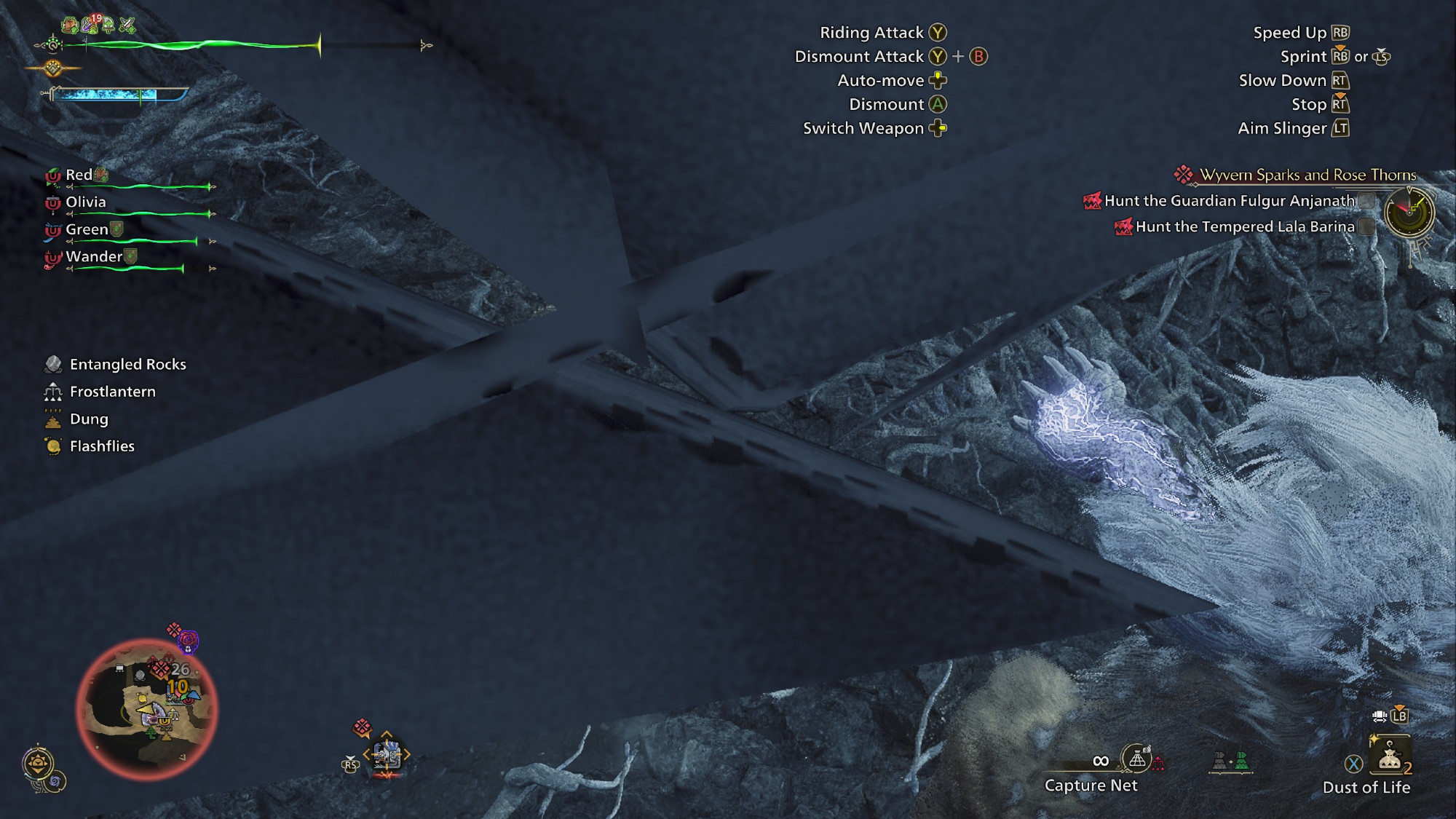Pick Flashflies from the nearby items list
This screenshot has height=819, width=1456.
tap(102, 446)
